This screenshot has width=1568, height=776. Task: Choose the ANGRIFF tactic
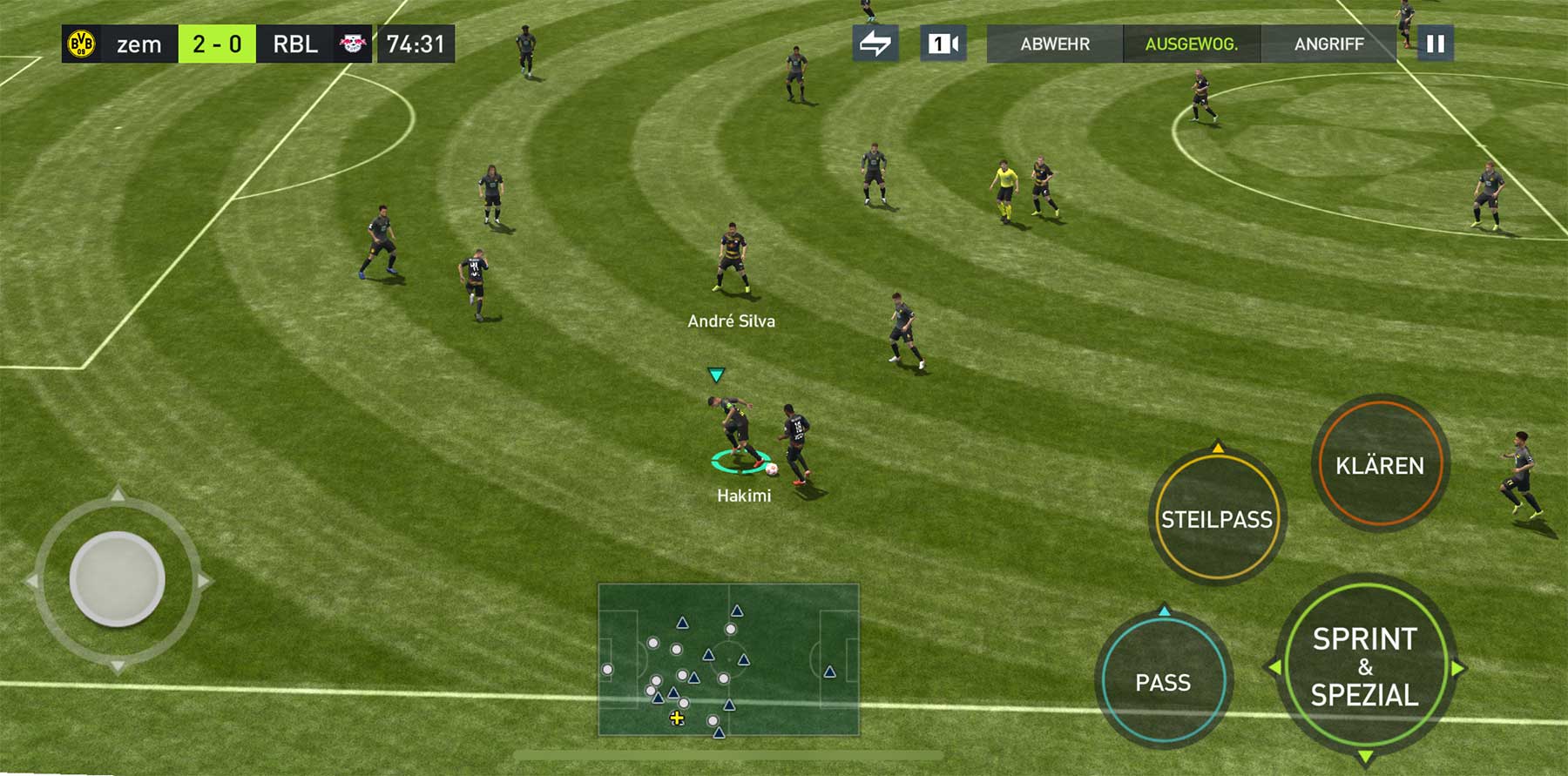1328,44
